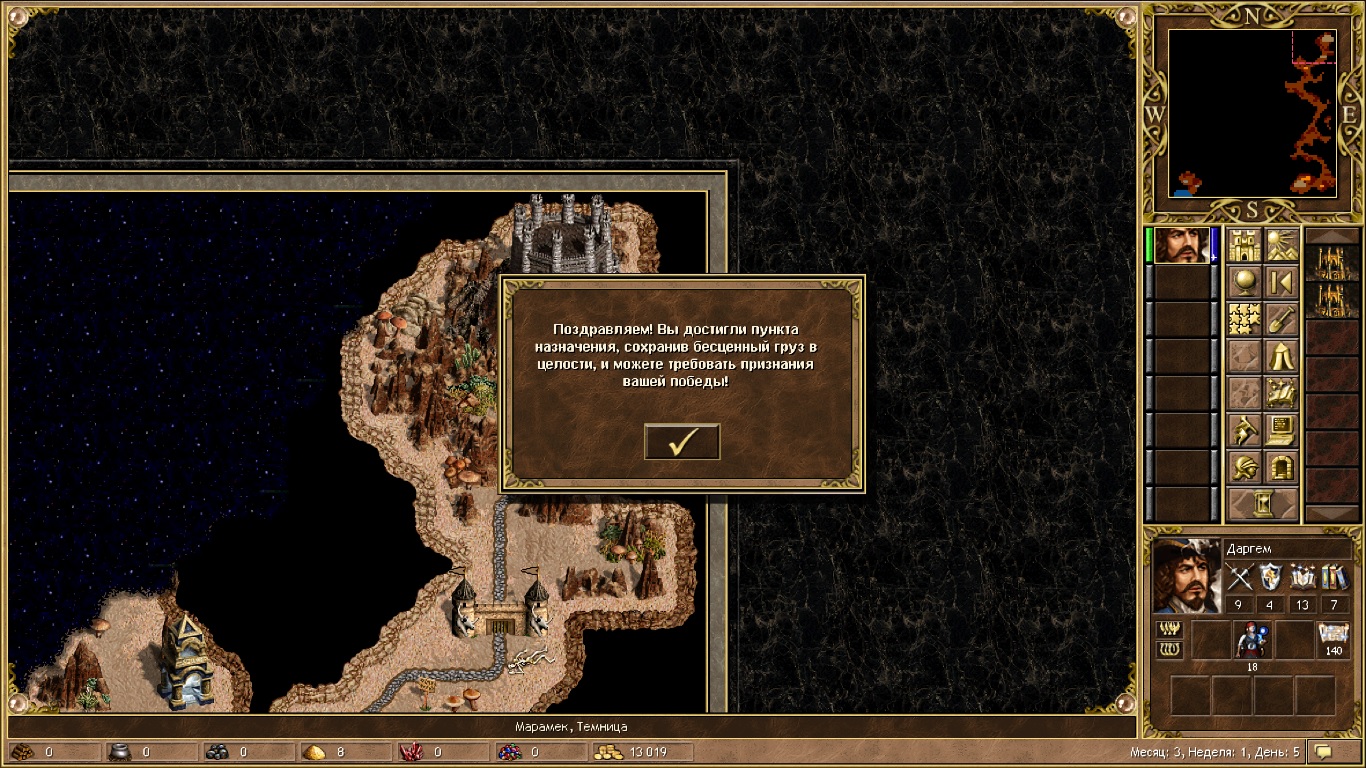
Task: End the turn with the hourglass button
Action: pyautogui.click(x=1263, y=504)
